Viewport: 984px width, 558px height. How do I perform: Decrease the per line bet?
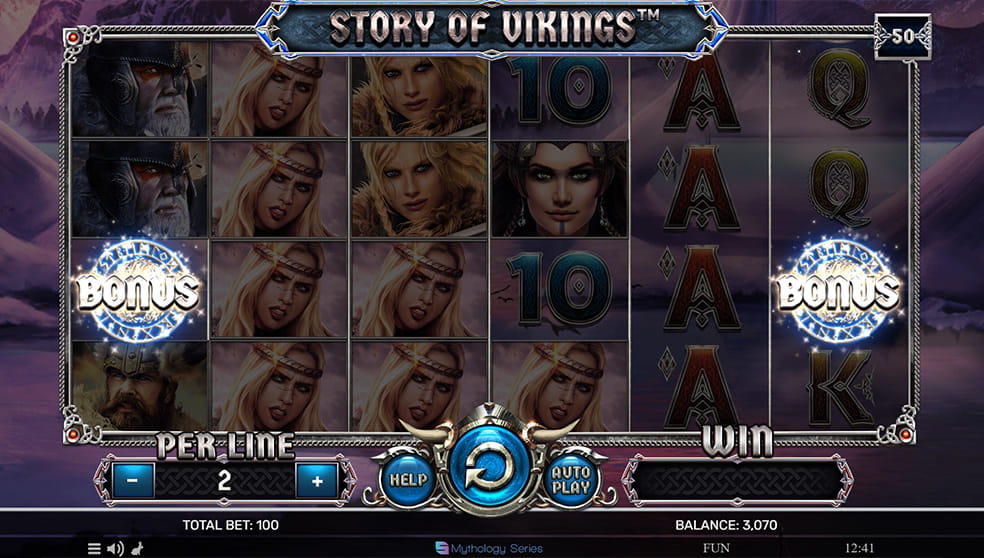point(133,481)
